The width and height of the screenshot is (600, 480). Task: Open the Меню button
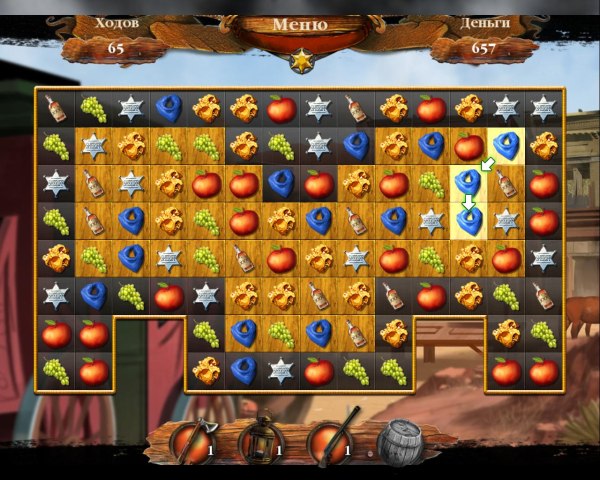299,26
